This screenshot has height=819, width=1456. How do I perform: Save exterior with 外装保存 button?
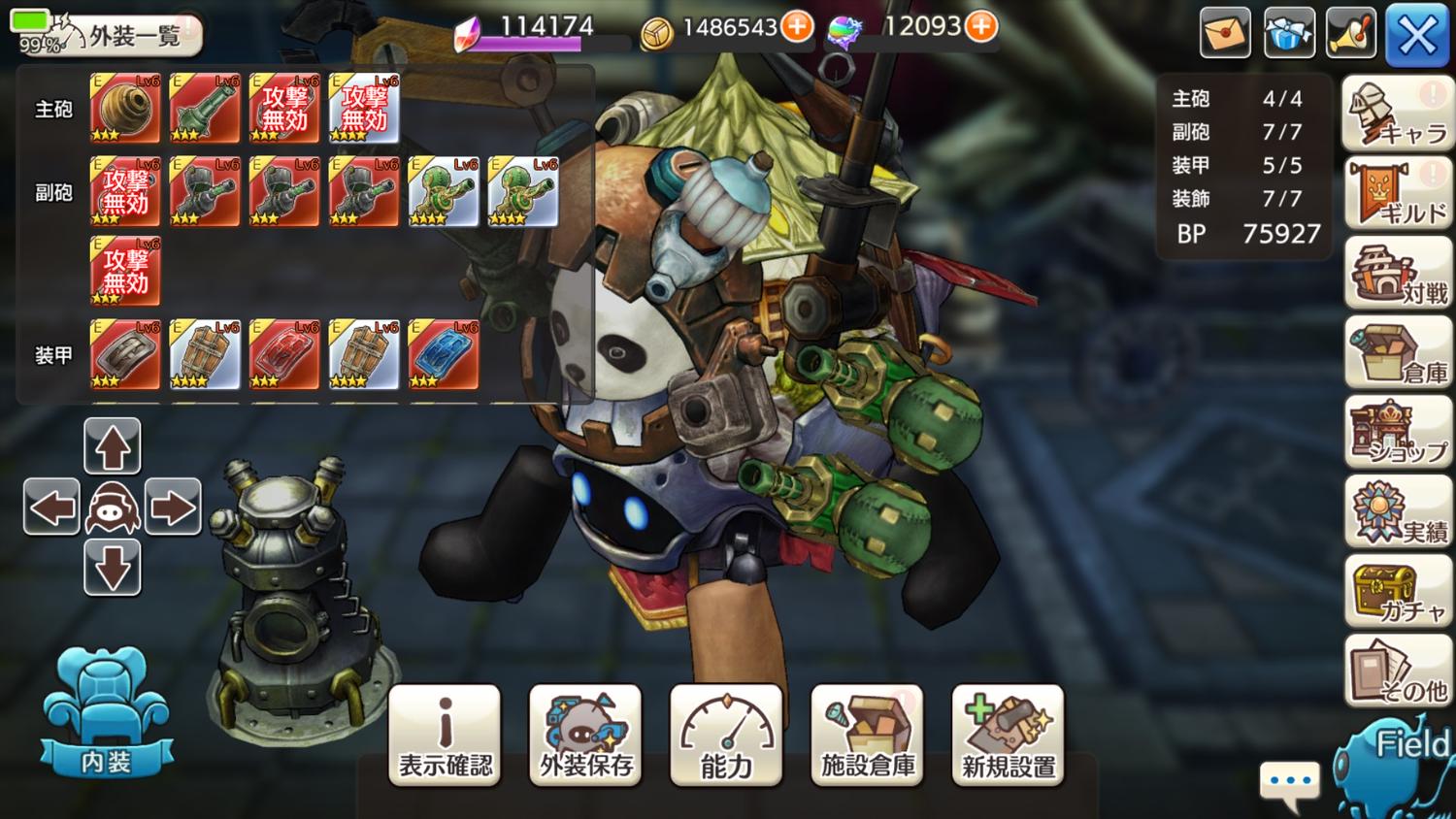point(585,735)
